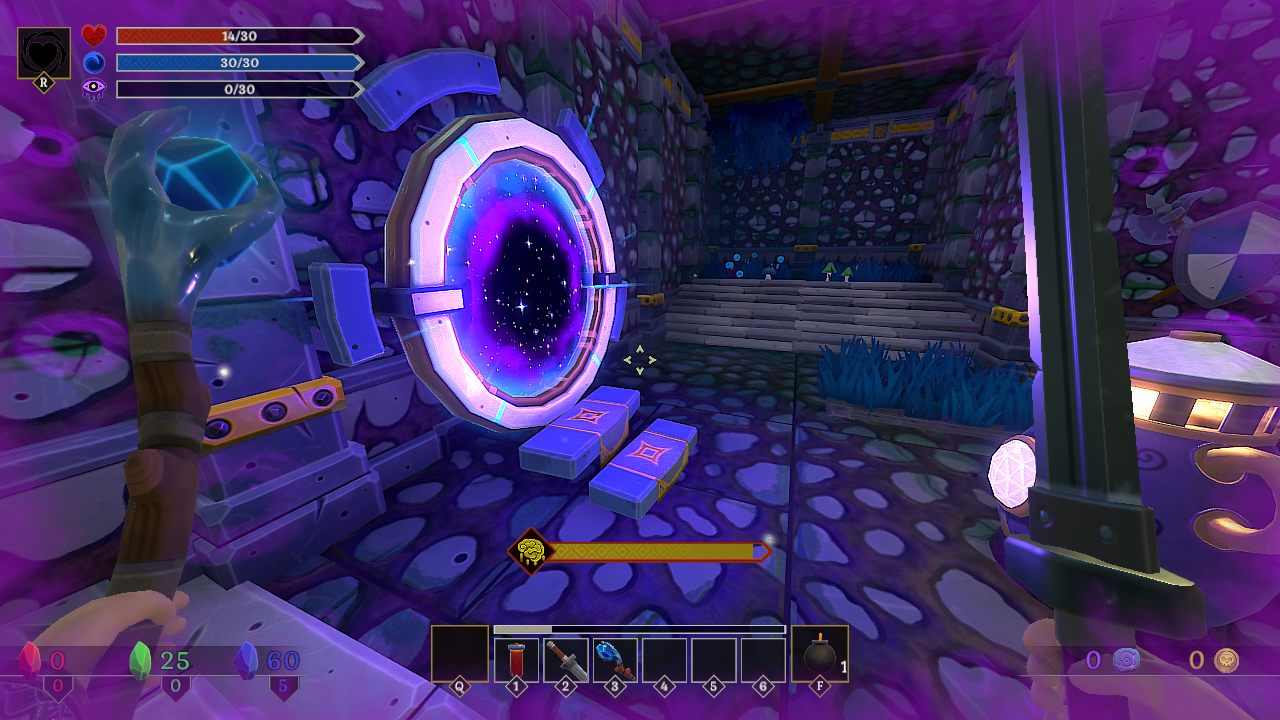Click the heart icon beside the health bar
The width and height of the screenshot is (1280, 720).
[95, 35]
